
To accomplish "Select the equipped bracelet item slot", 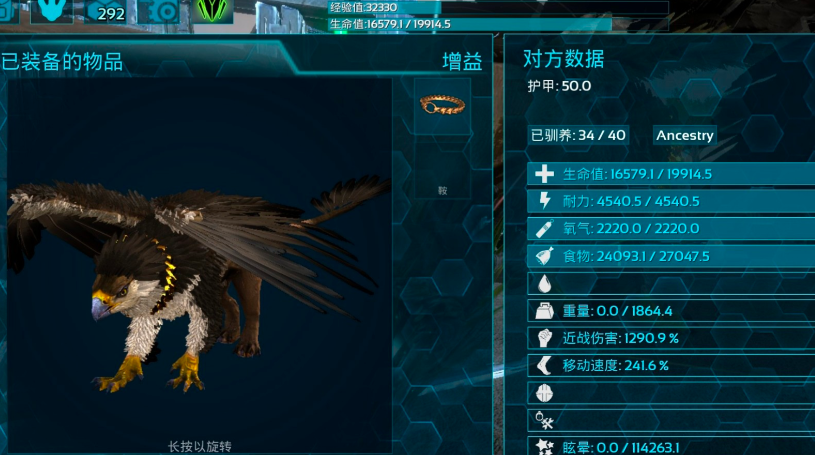I will 442,106.
